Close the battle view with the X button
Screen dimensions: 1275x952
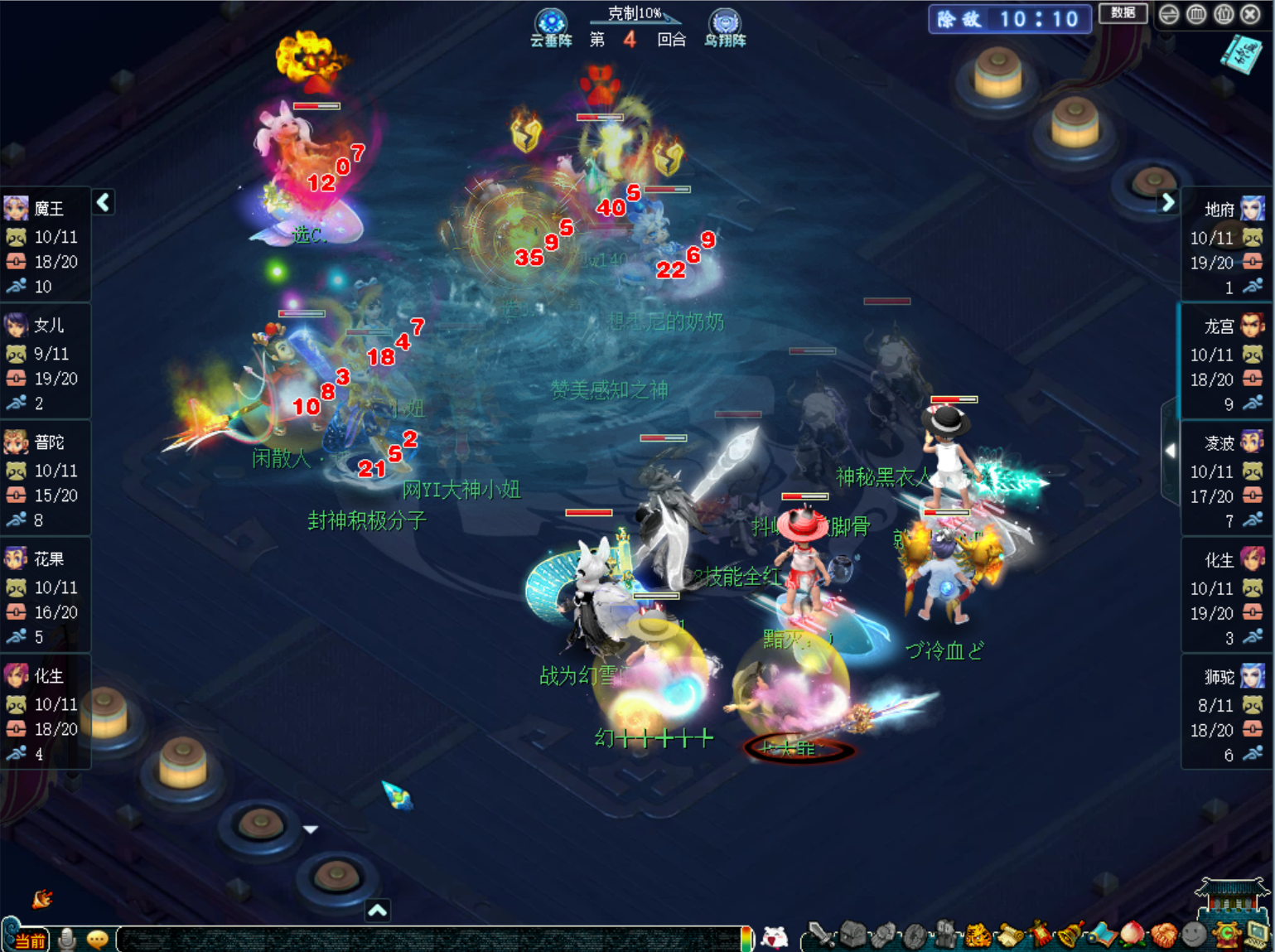(1250, 14)
